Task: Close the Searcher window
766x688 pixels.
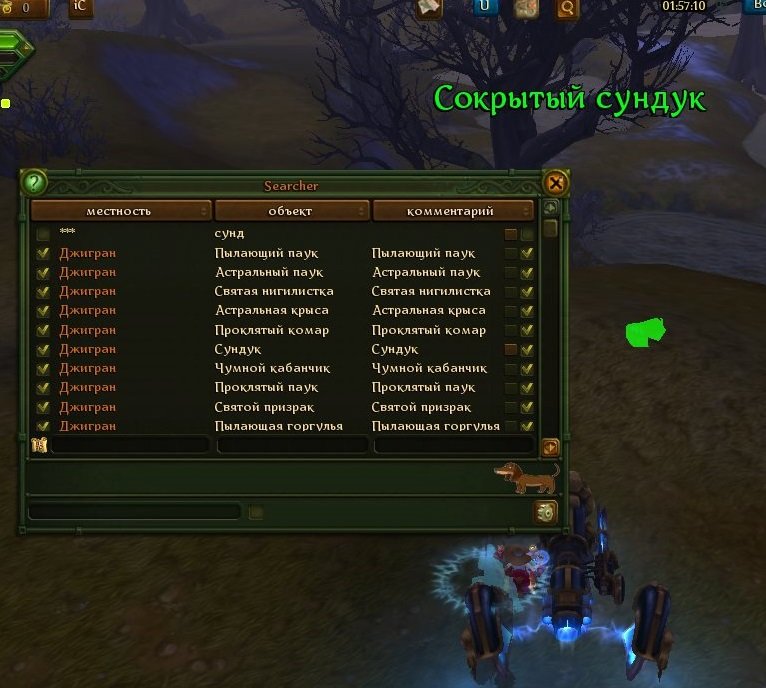Action: click(555, 183)
